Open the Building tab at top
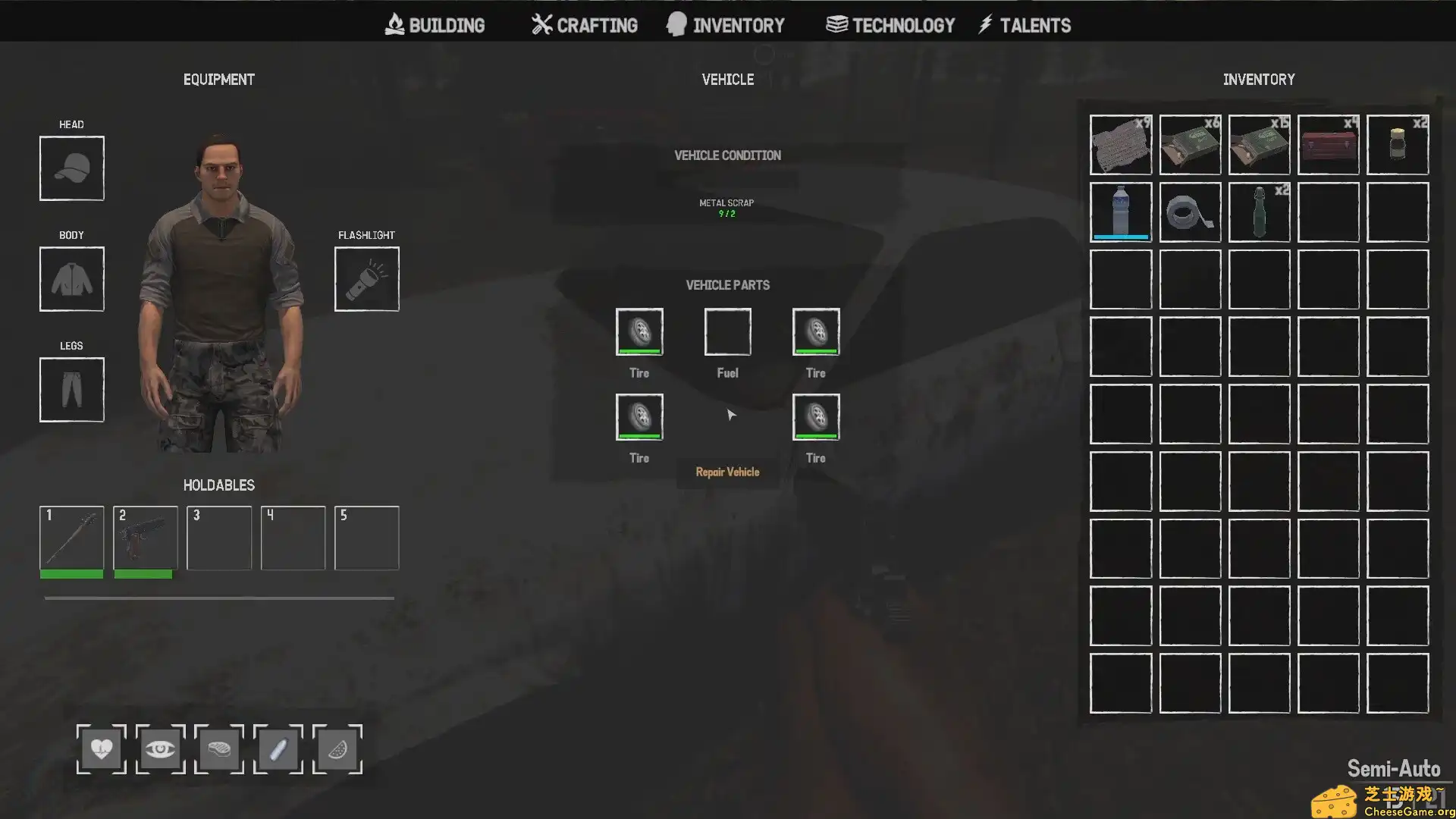The image size is (1456, 819). 436,24
